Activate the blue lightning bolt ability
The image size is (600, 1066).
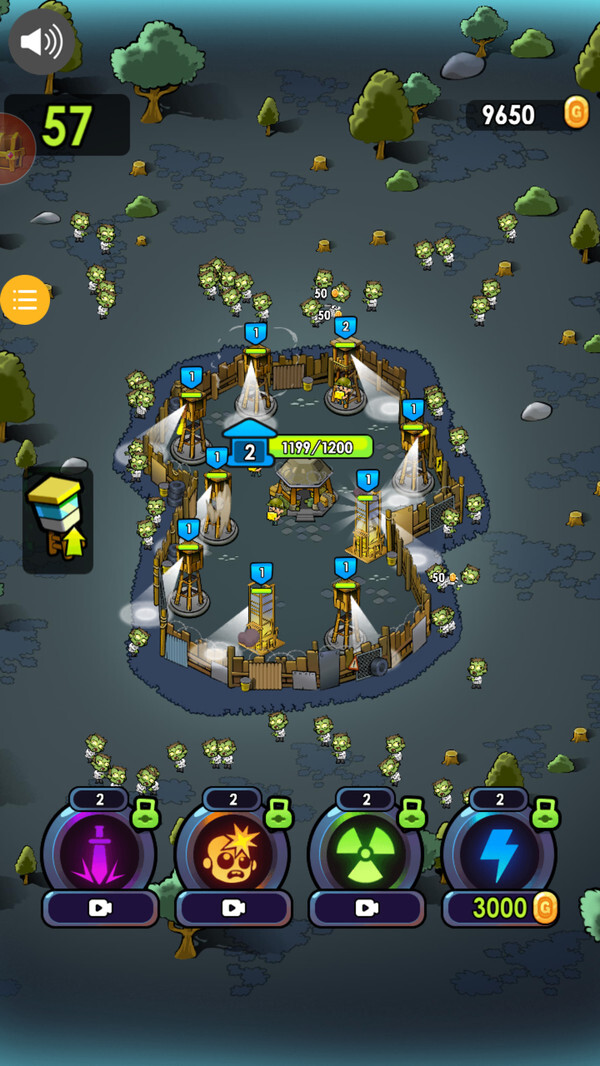499,853
